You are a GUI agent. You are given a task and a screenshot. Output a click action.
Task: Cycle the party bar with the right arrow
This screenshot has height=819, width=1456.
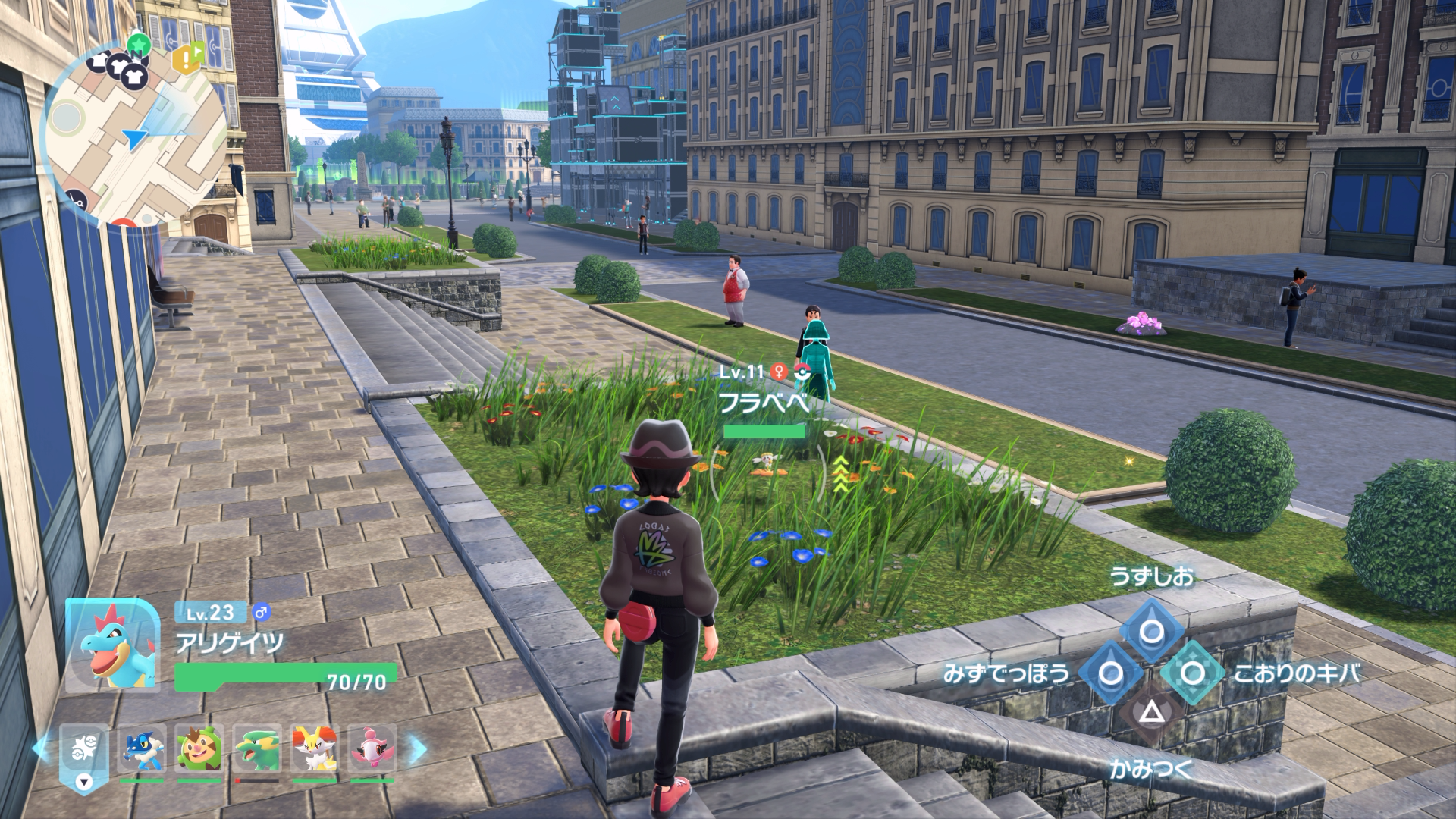pyautogui.click(x=418, y=748)
